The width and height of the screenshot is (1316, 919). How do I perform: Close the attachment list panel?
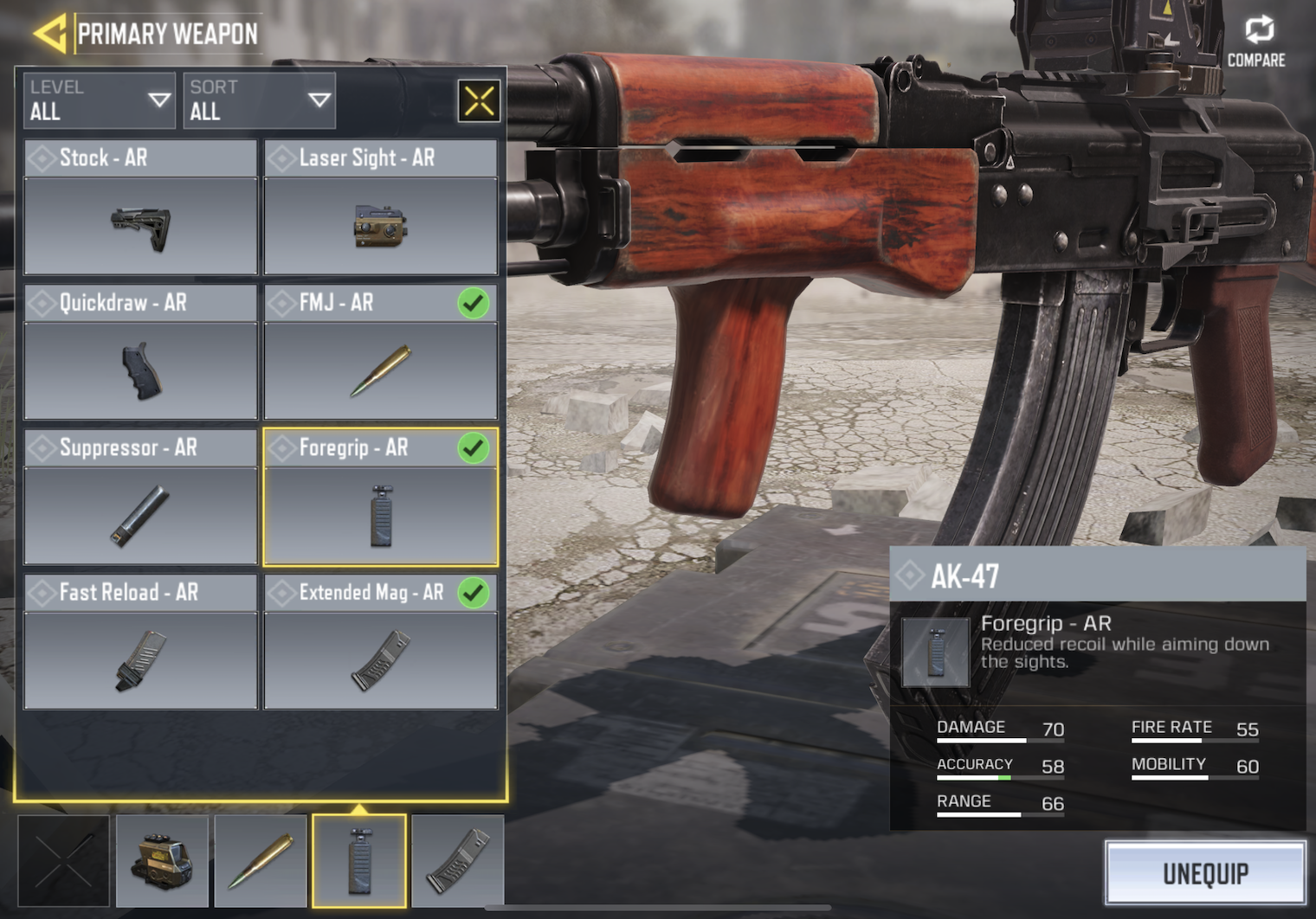[x=479, y=100]
